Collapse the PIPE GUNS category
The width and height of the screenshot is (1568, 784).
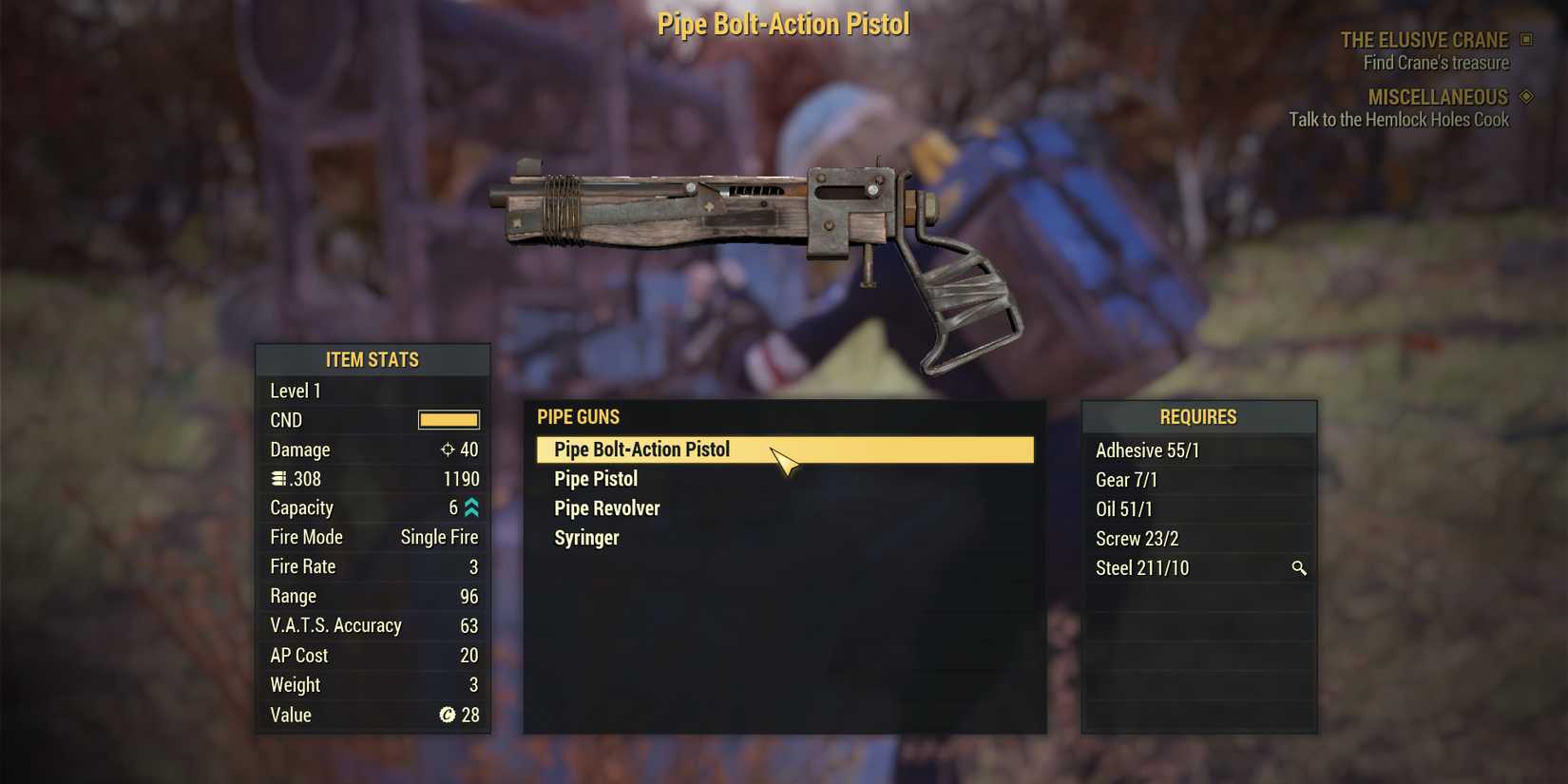coord(579,416)
